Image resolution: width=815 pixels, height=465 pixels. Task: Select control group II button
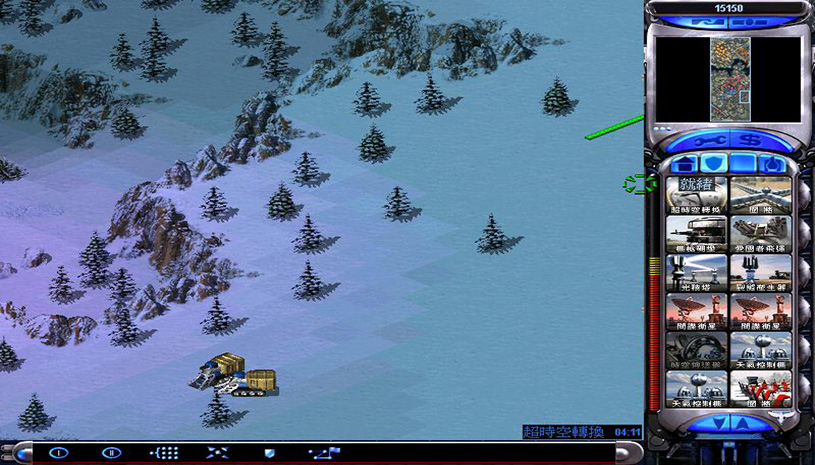point(111,453)
